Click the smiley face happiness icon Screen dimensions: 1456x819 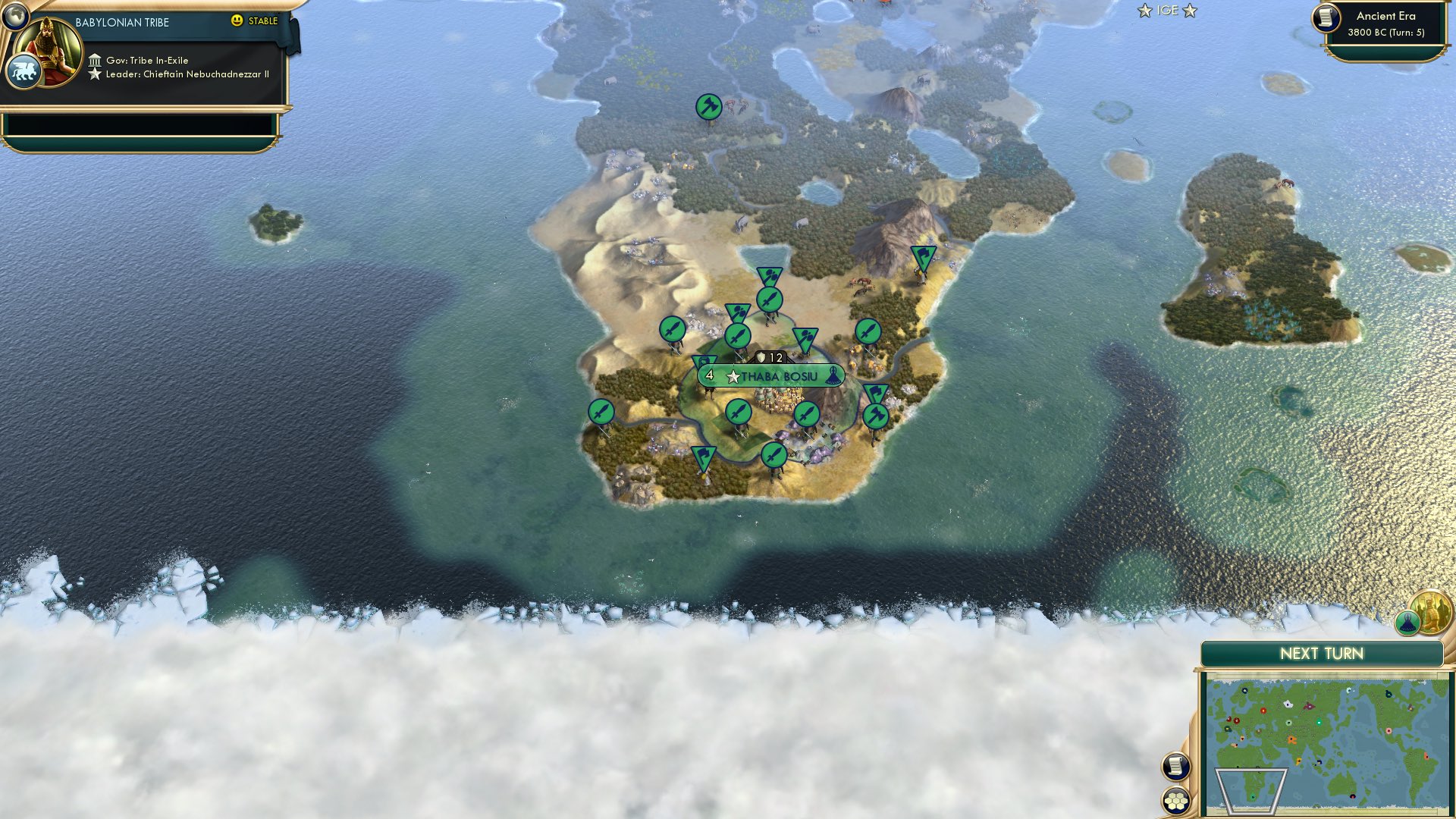(x=237, y=21)
